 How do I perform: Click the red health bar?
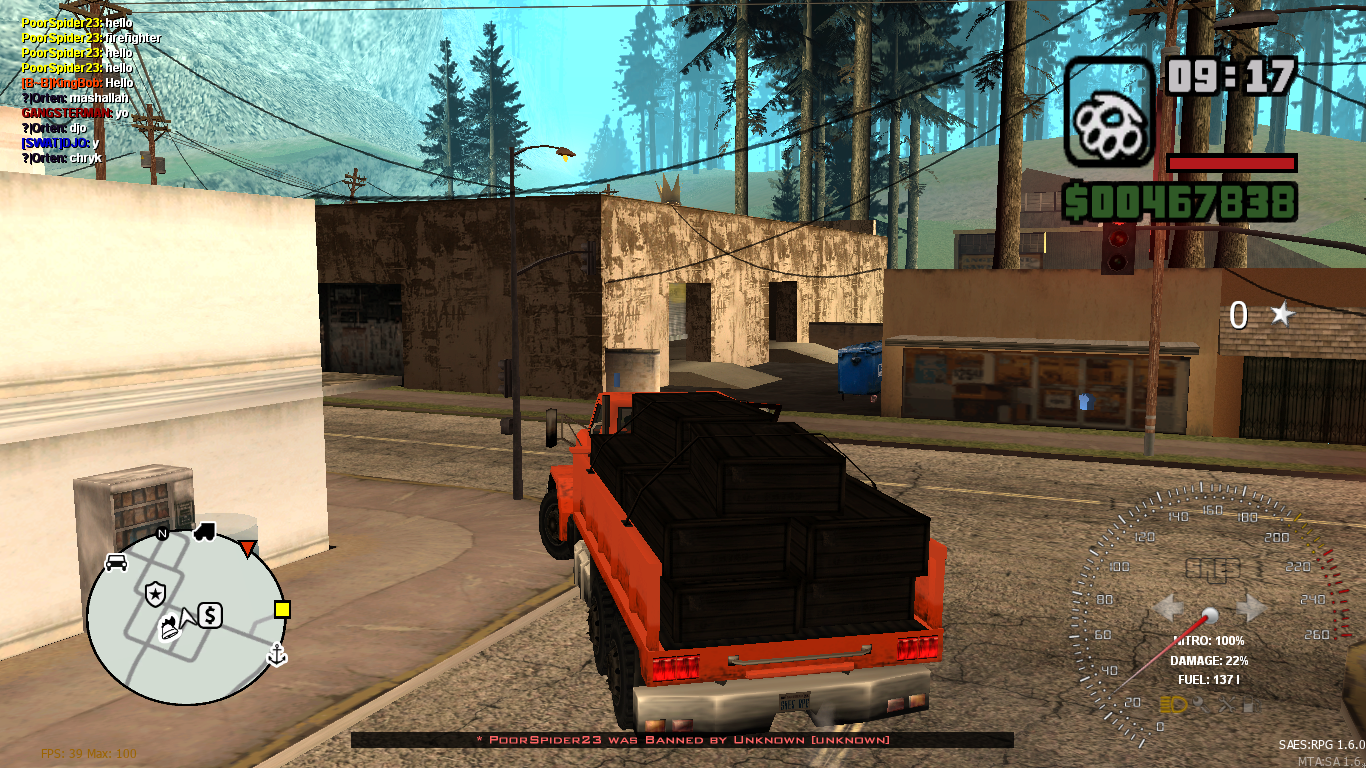tap(1231, 164)
